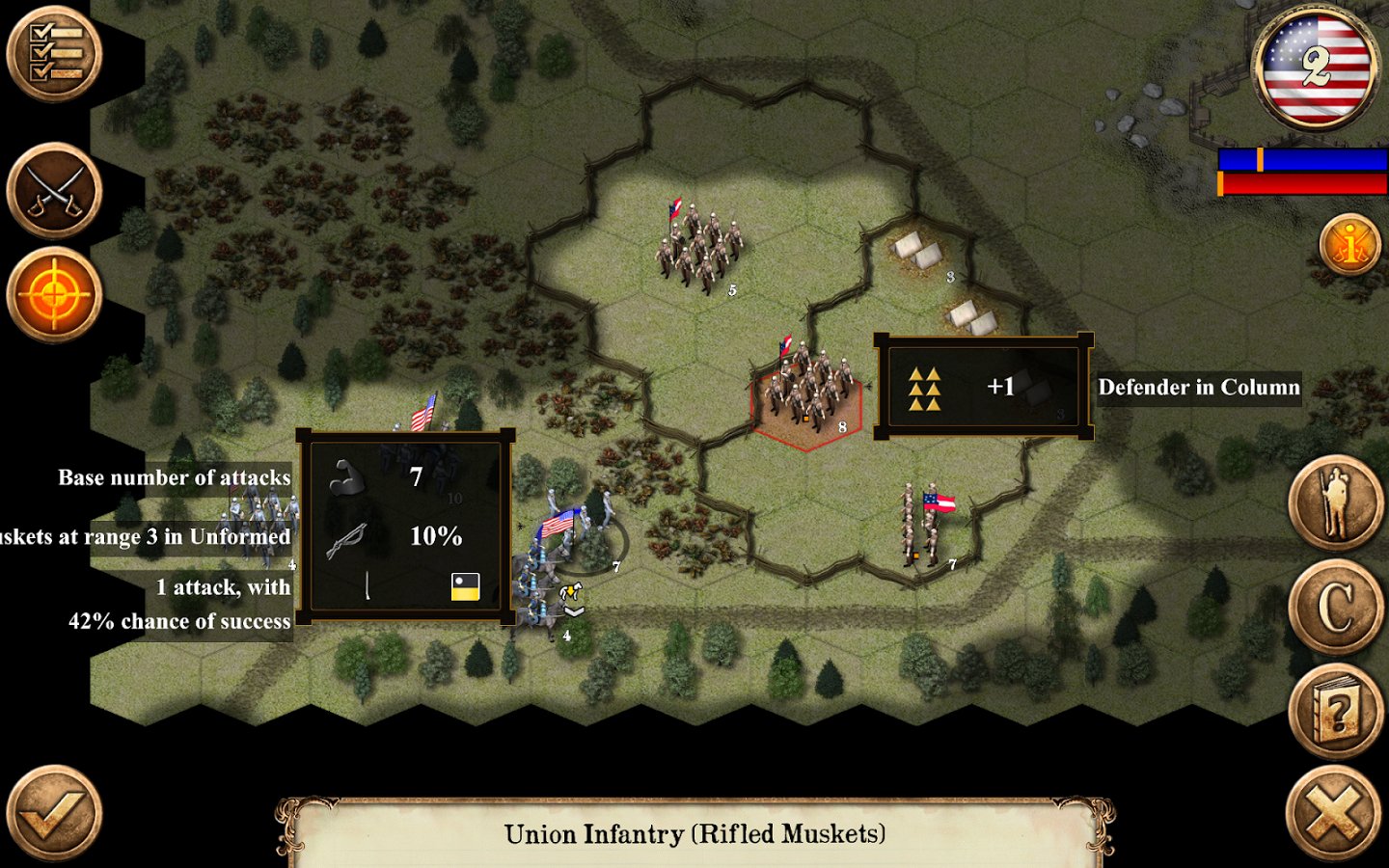Cancel with the X button
This screenshot has height=868, width=1389.
1337,814
